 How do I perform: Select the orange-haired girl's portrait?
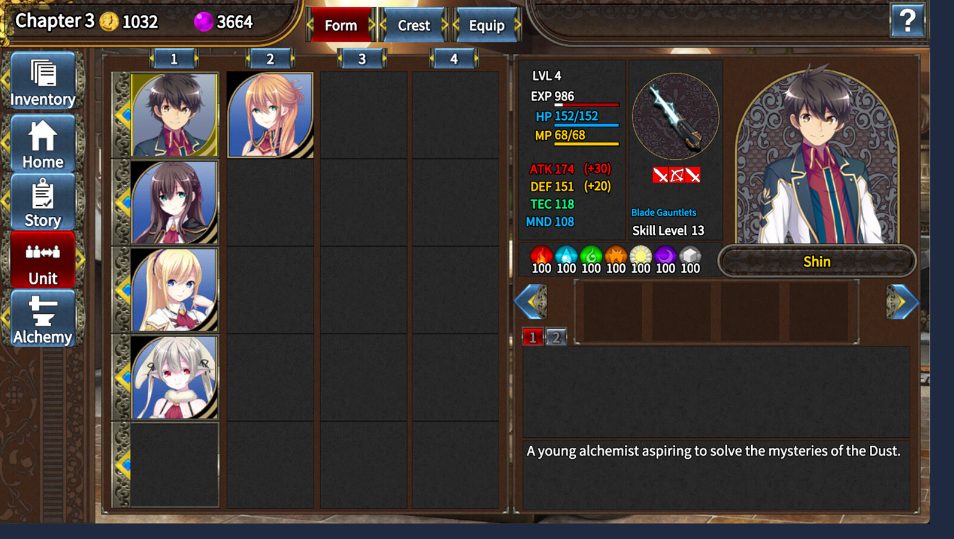(x=270, y=115)
